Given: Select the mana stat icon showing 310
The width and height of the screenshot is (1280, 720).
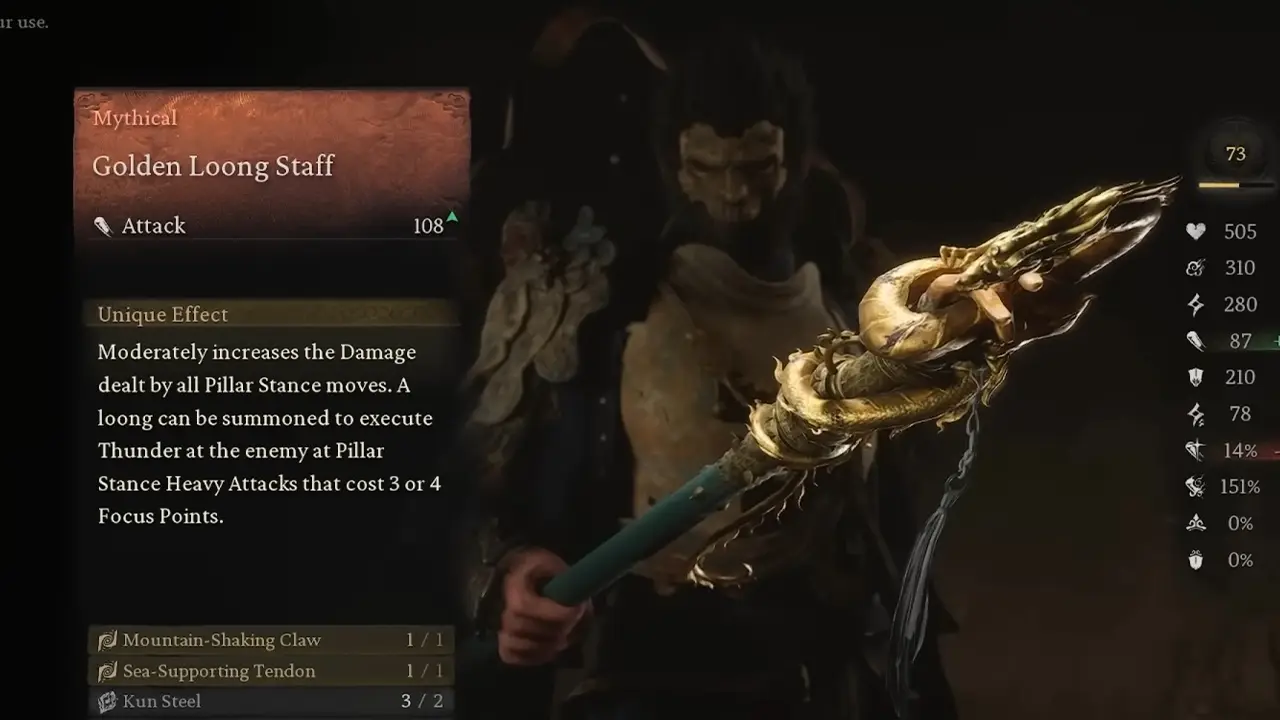Looking at the screenshot, I should coord(1194,268).
